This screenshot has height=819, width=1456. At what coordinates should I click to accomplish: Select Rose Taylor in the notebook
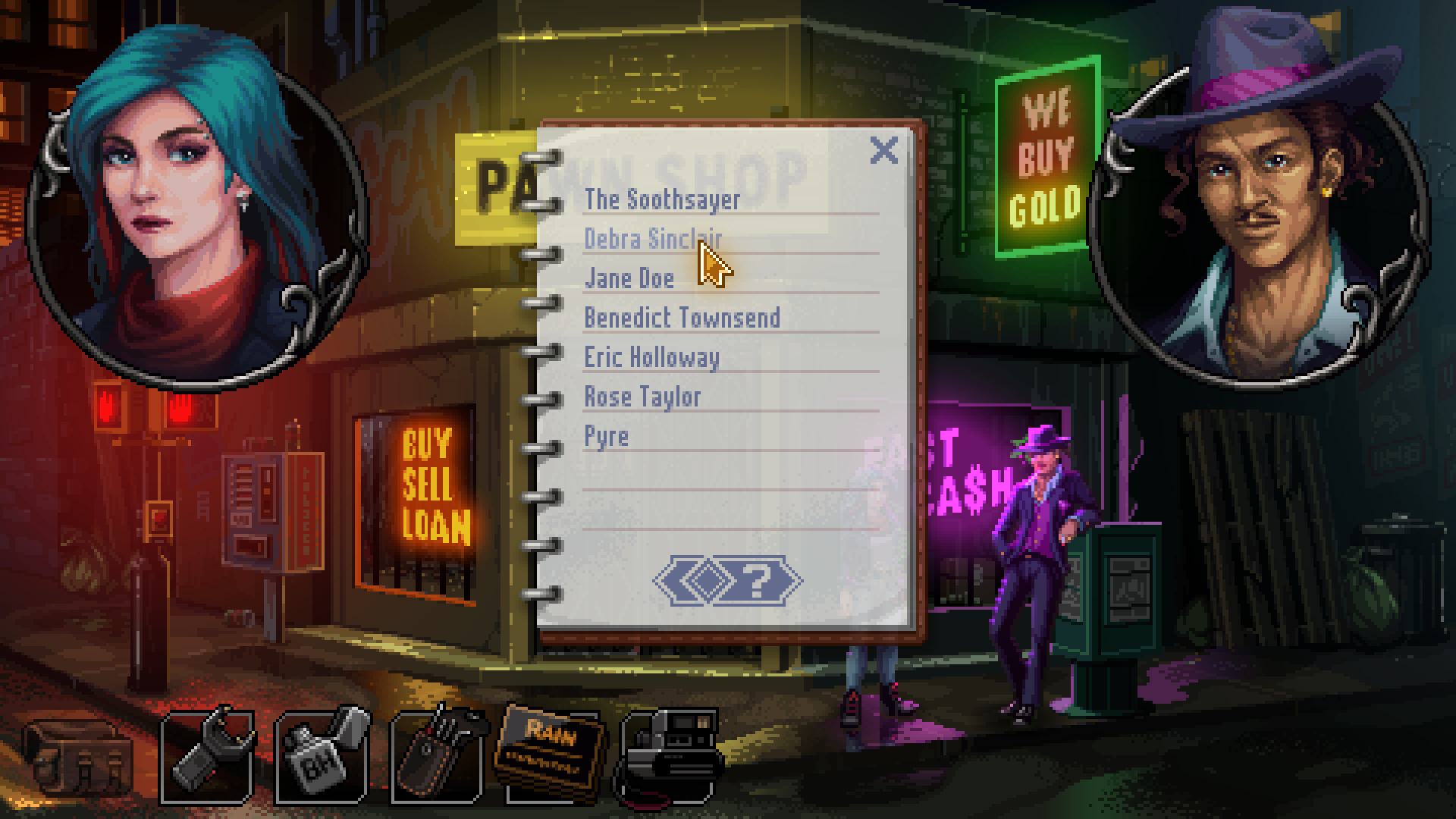(642, 397)
